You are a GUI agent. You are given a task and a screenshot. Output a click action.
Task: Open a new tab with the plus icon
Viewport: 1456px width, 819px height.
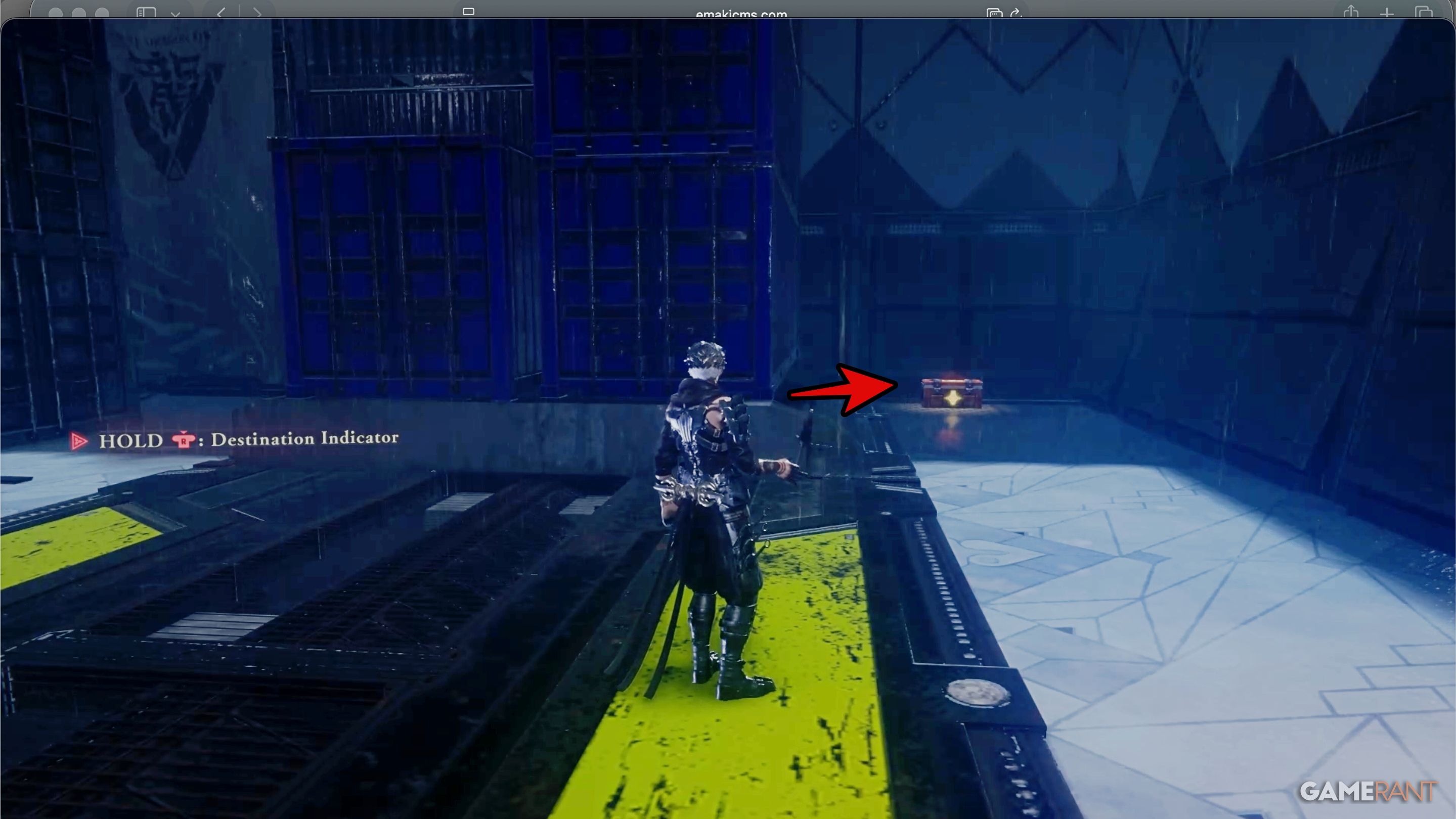1388,13
